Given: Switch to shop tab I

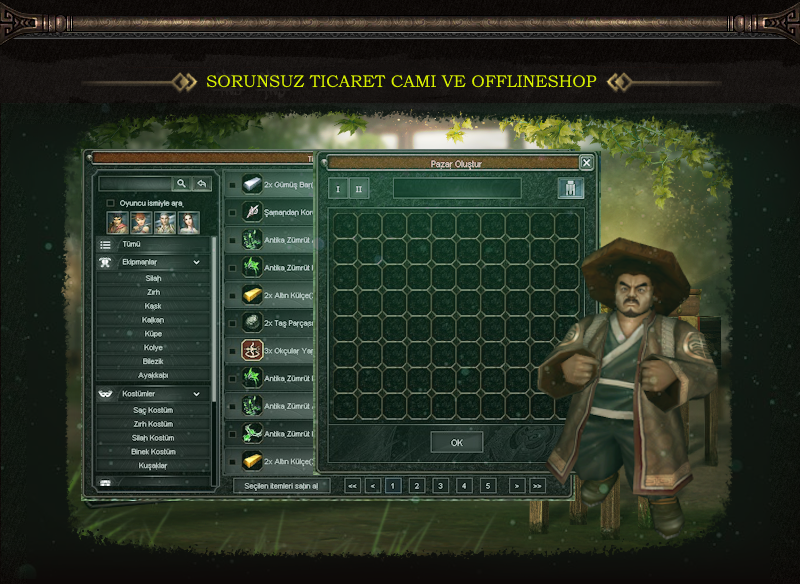Looking at the screenshot, I should point(338,189).
